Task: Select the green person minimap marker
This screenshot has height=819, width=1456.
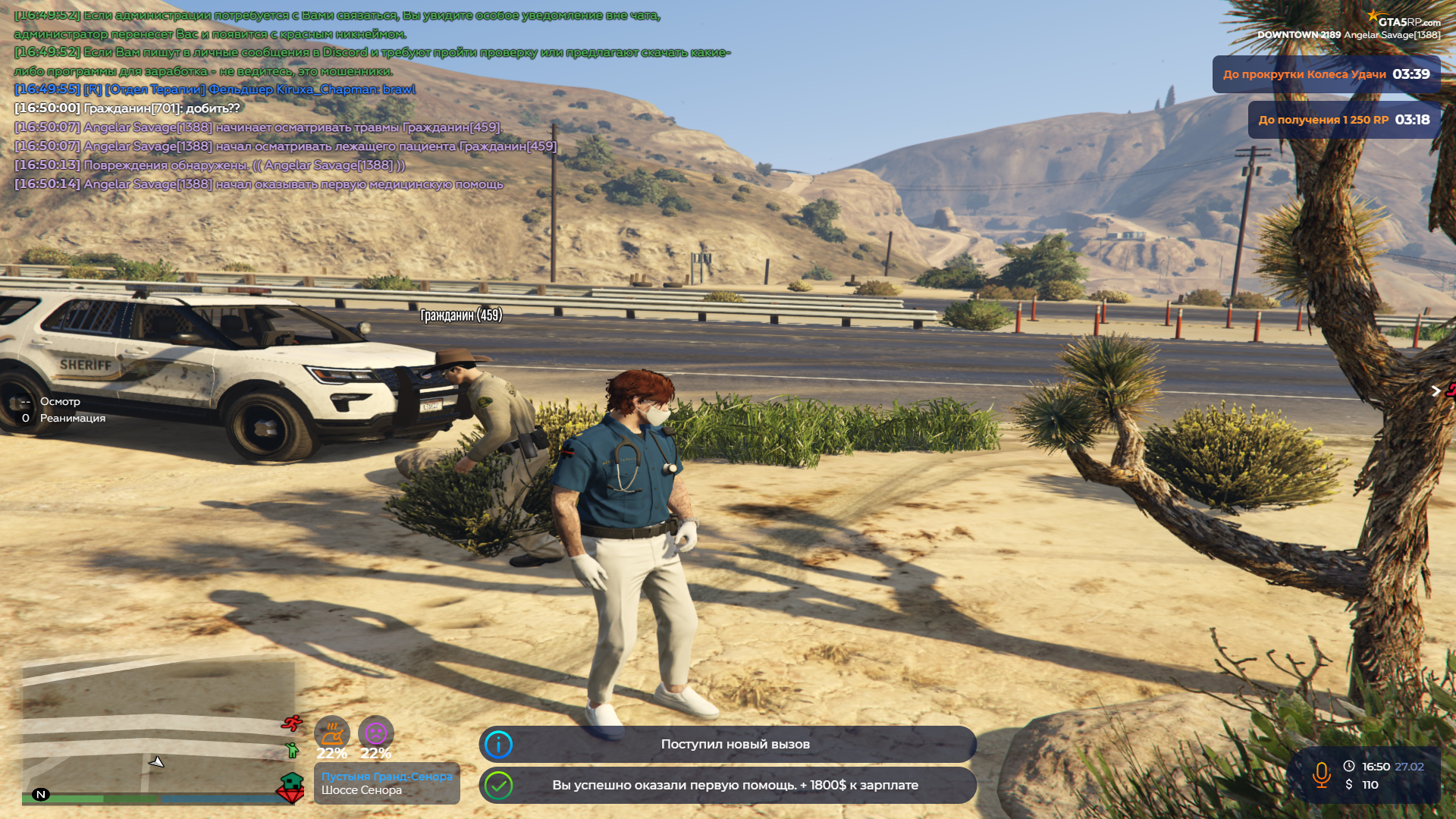Action: pyautogui.click(x=292, y=751)
